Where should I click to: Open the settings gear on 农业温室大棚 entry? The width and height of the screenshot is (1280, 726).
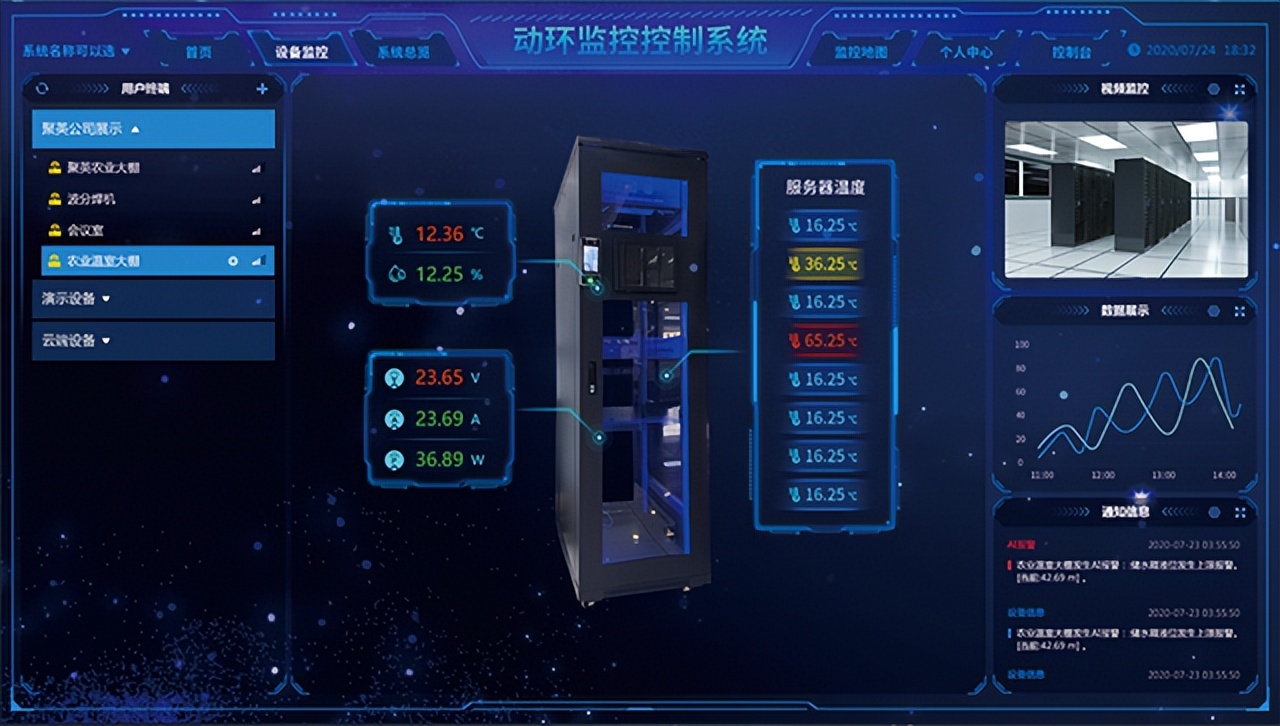tap(233, 261)
